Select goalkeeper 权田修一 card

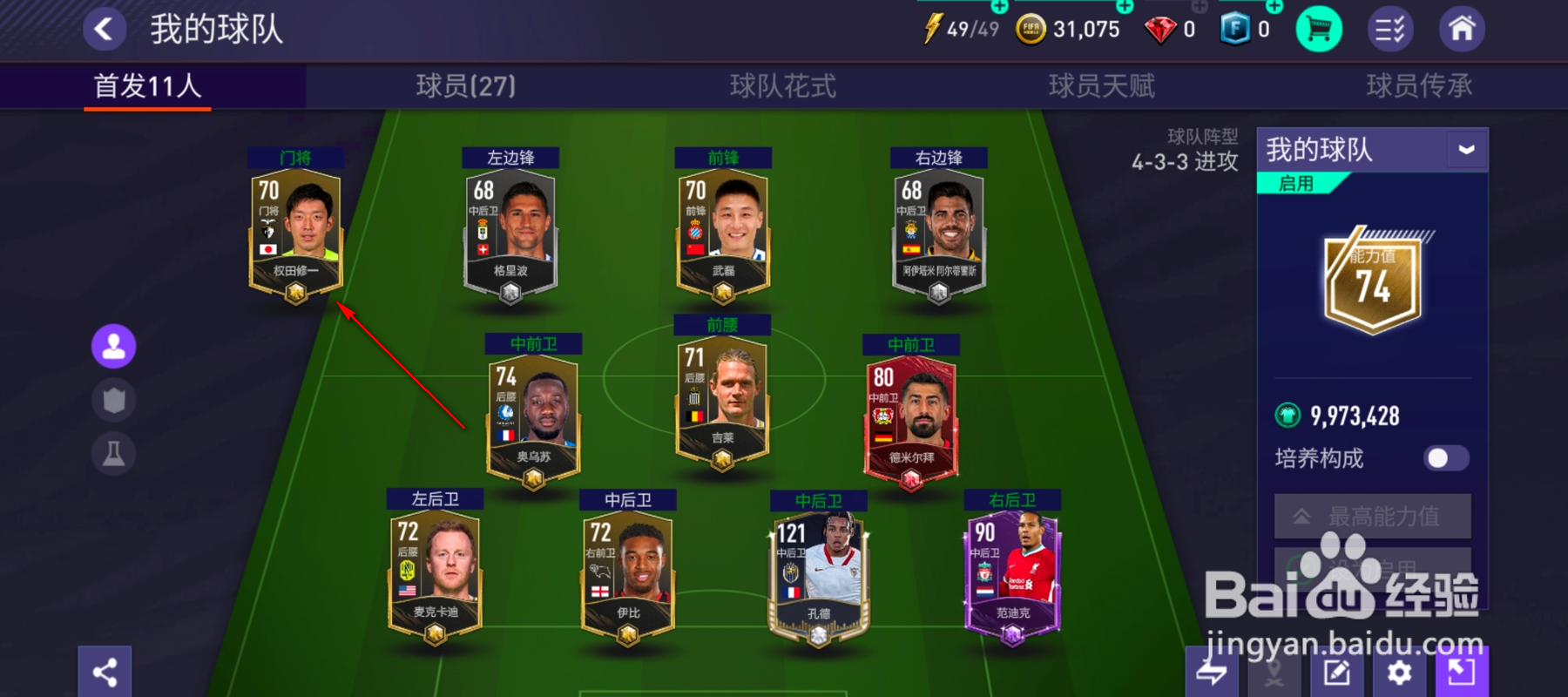click(x=294, y=235)
